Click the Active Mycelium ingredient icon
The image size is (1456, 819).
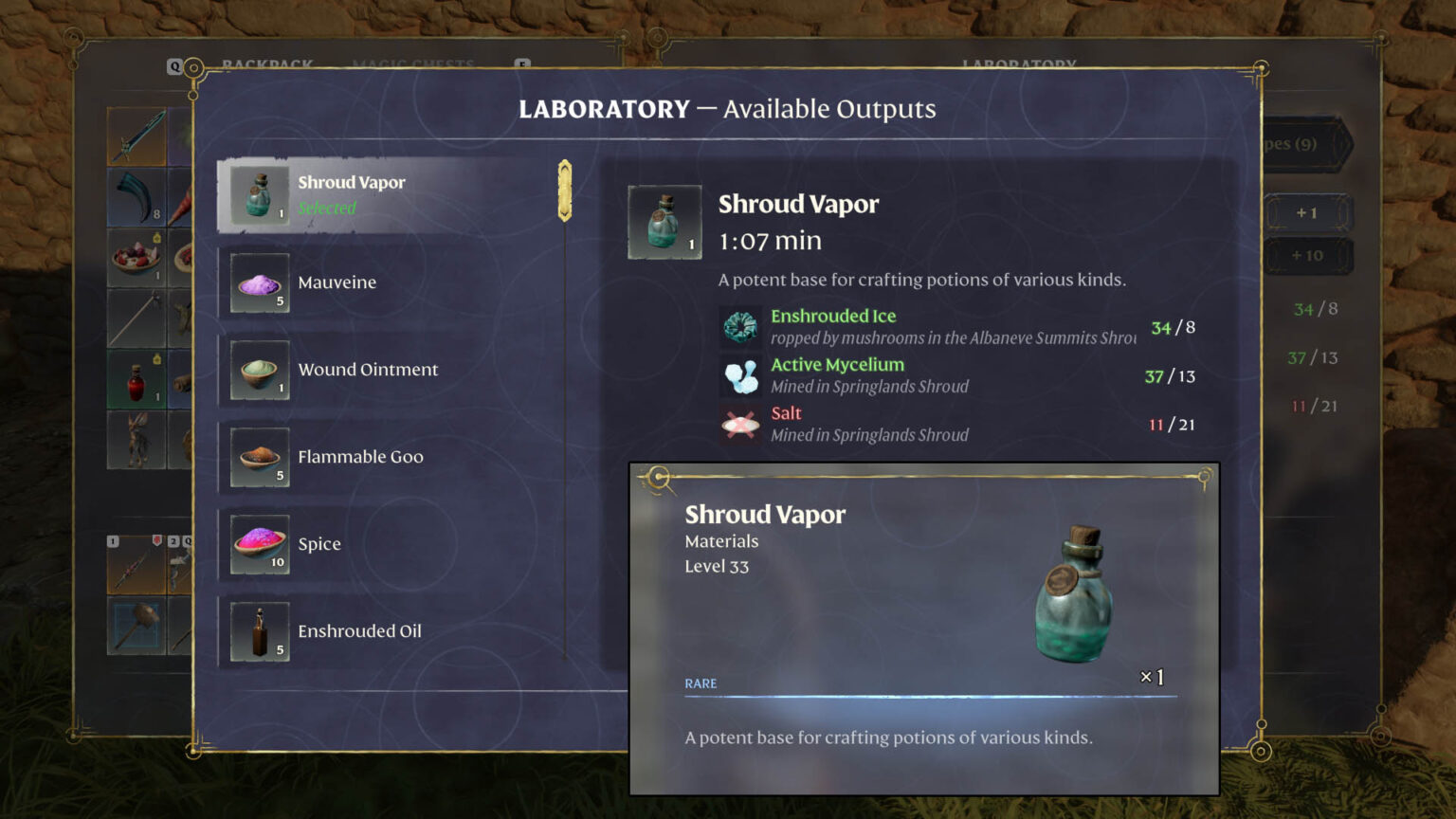pos(740,375)
